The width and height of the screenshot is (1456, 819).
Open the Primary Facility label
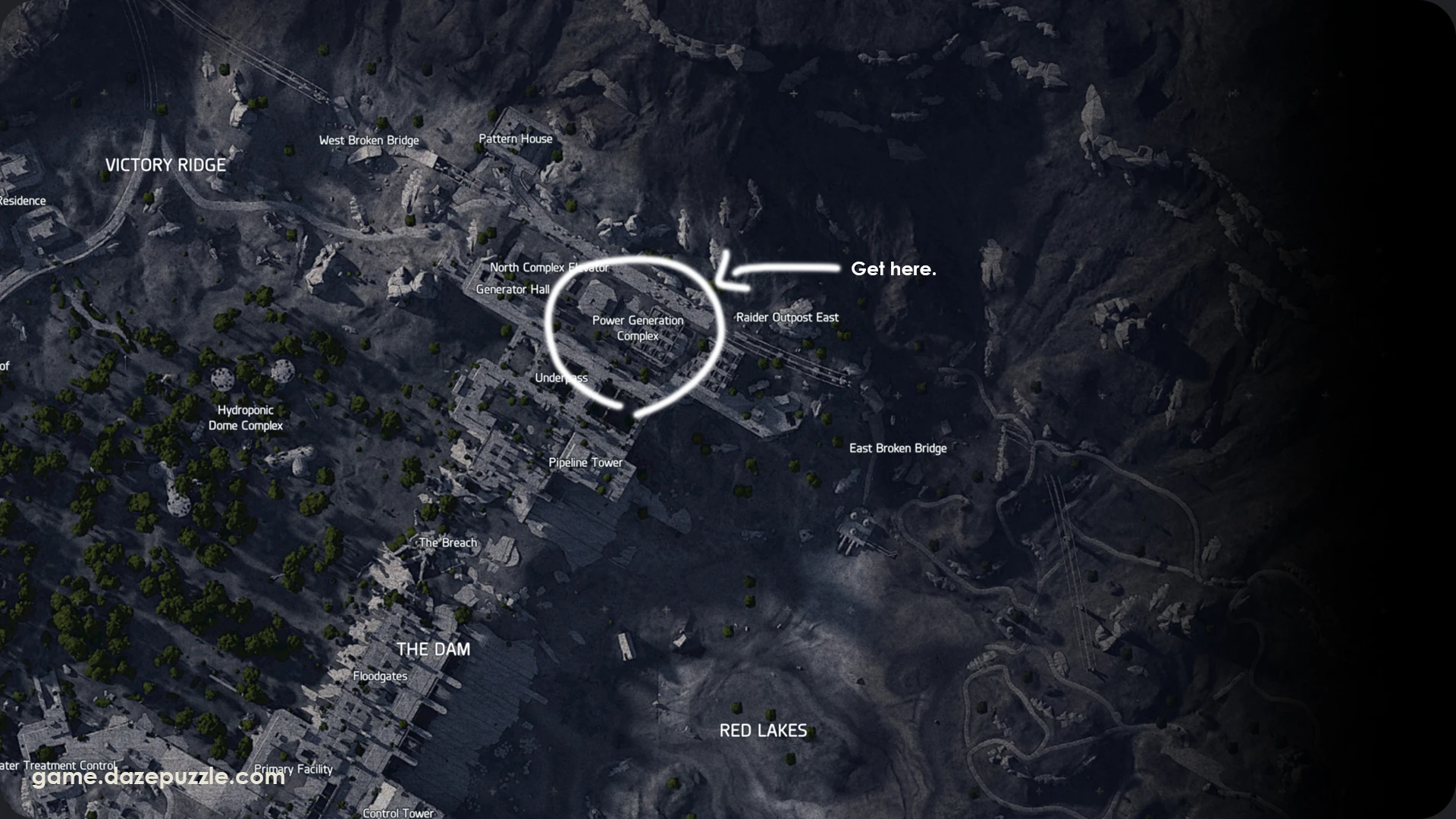pos(292,769)
